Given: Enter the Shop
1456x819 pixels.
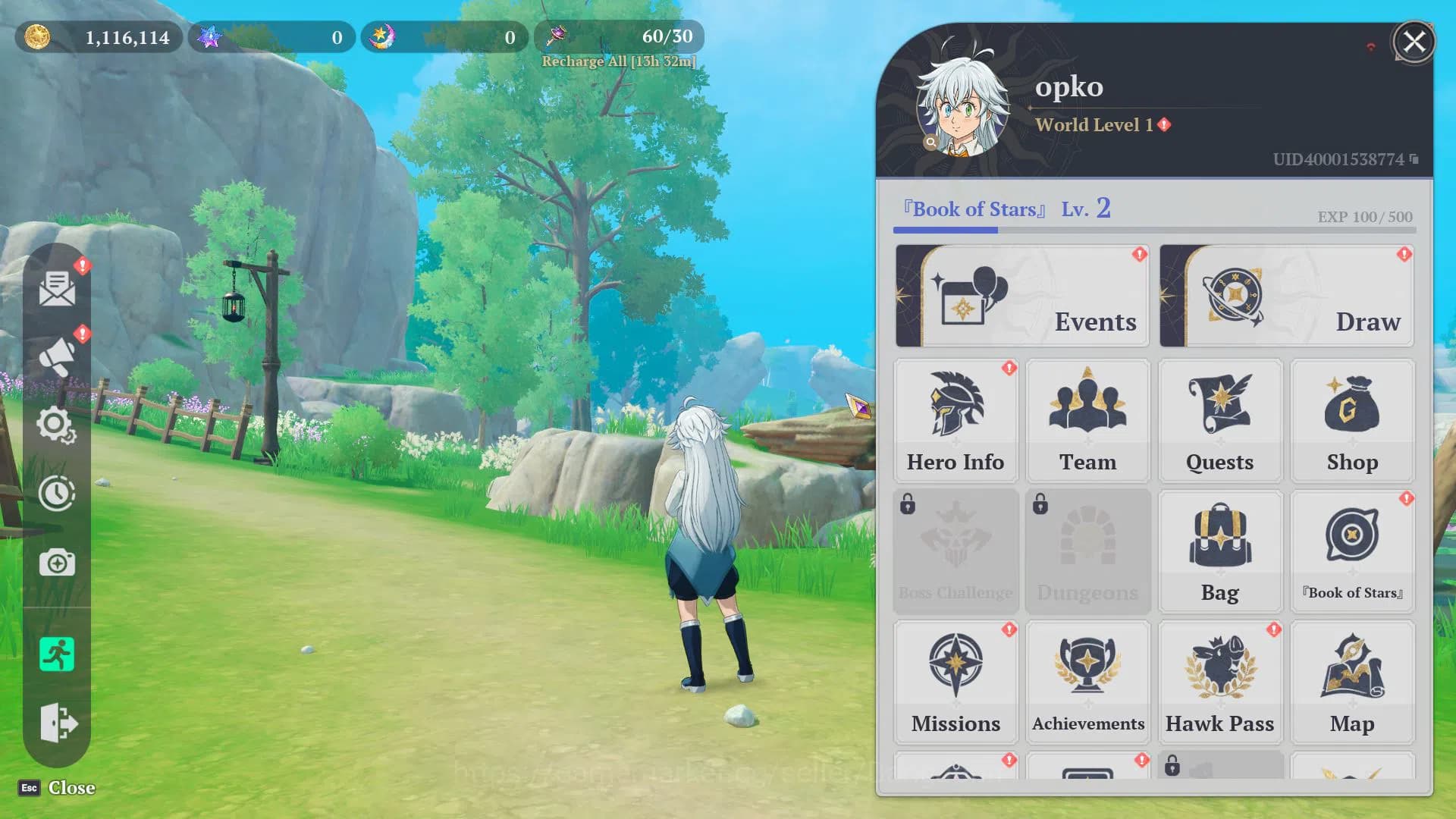Looking at the screenshot, I should (x=1352, y=421).
